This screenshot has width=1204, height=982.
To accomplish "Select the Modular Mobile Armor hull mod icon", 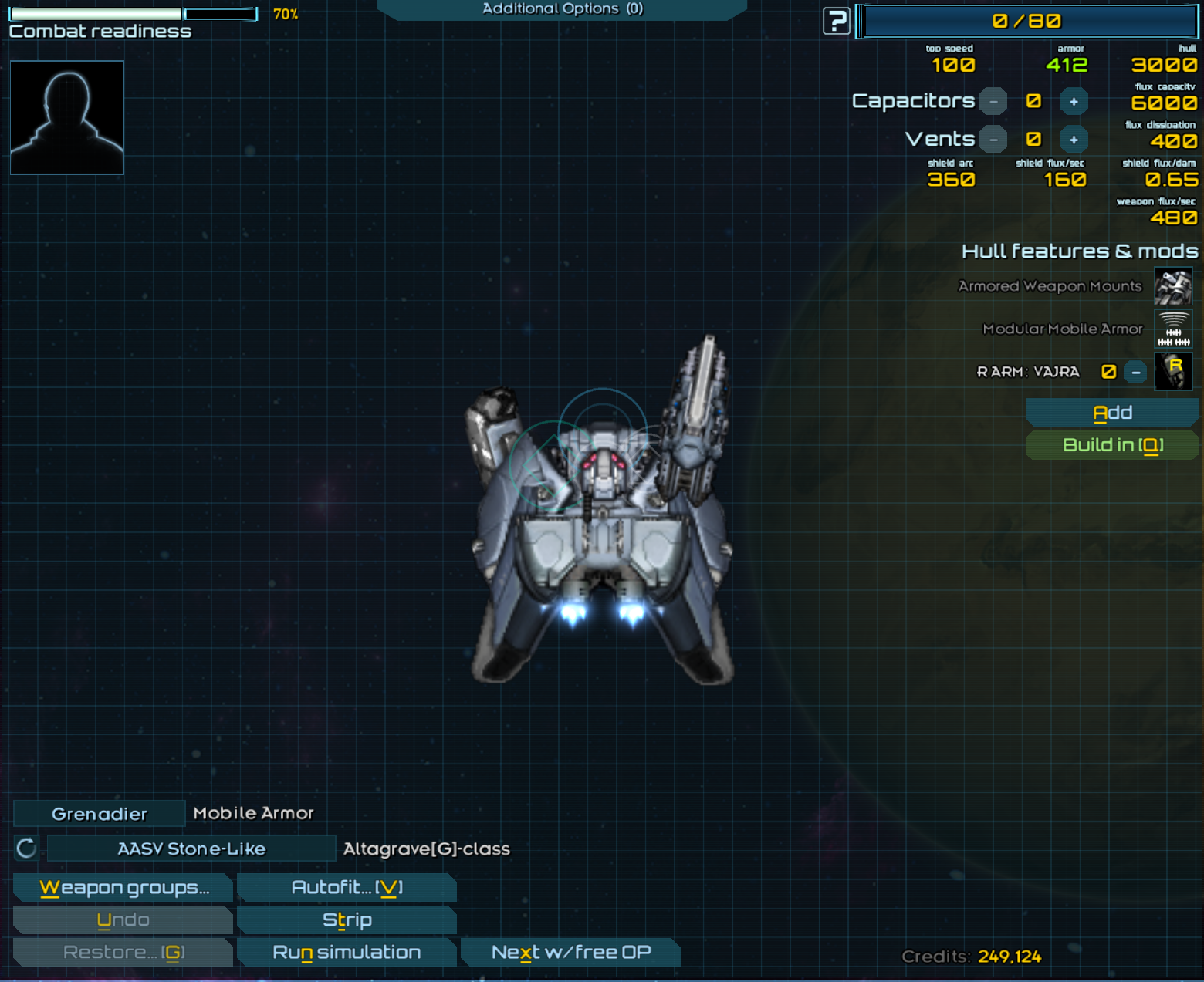I will tap(1173, 329).
